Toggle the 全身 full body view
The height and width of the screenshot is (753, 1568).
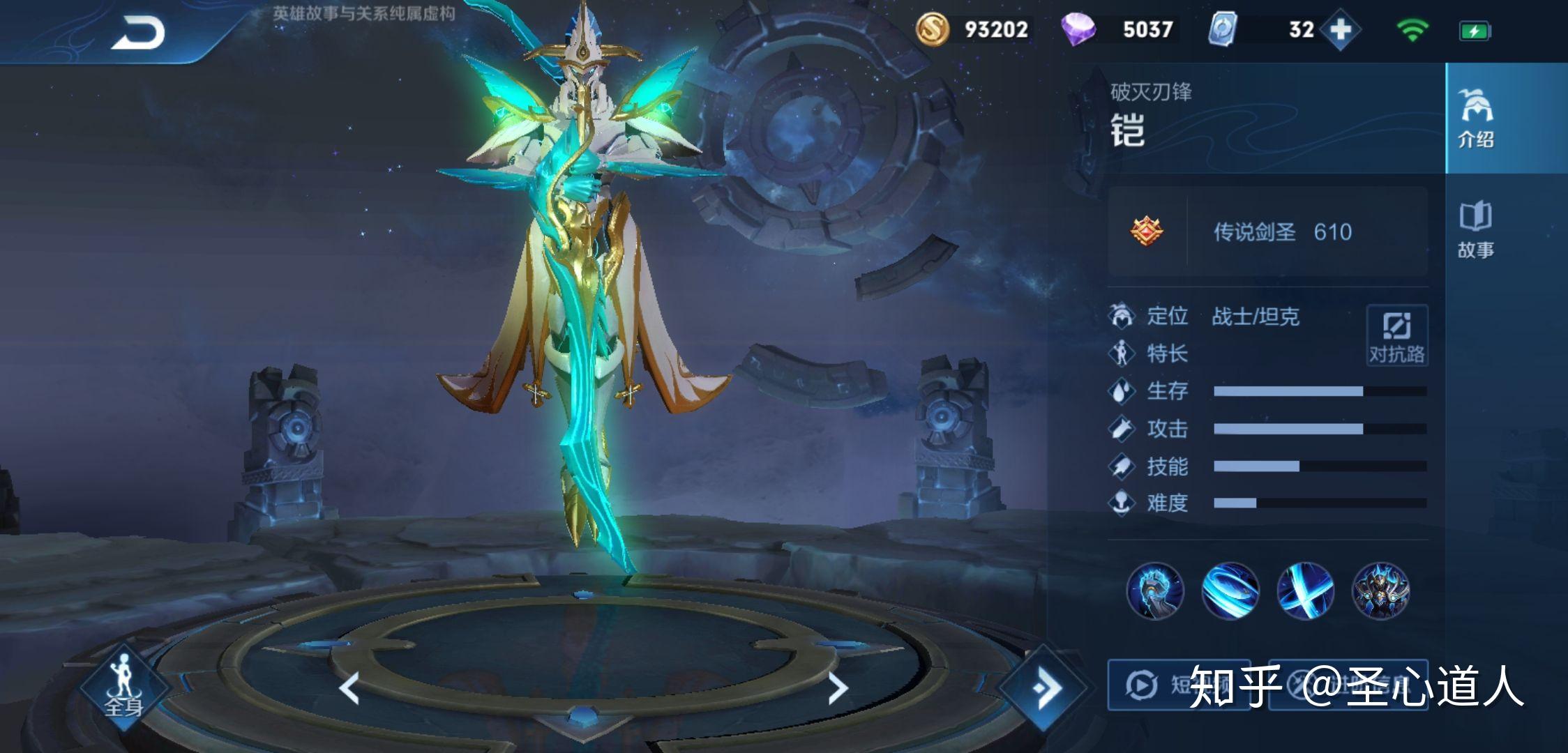pyautogui.click(x=124, y=688)
